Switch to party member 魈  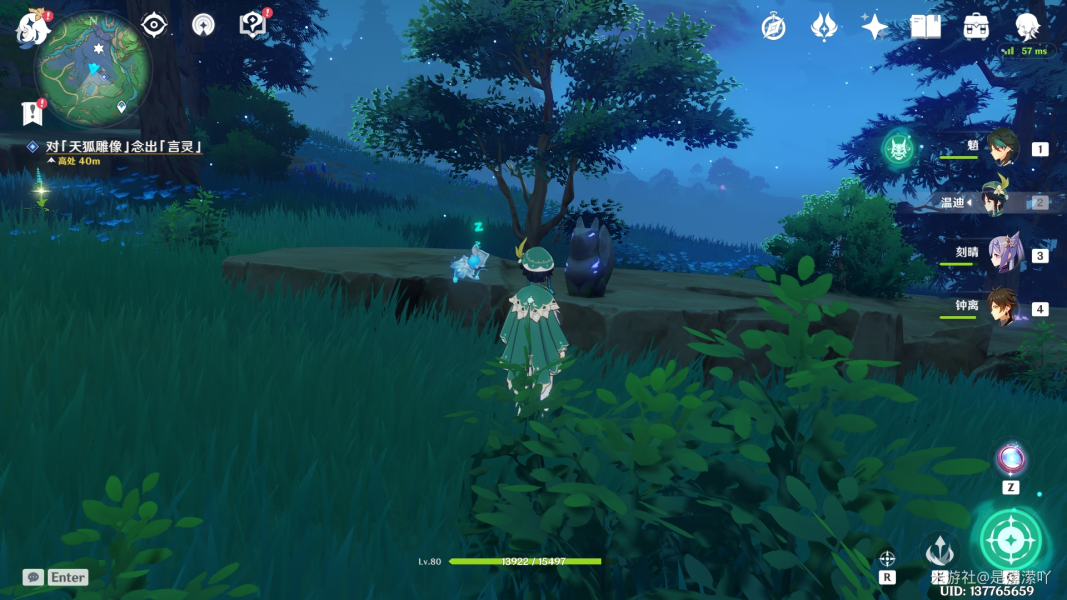tap(1001, 147)
